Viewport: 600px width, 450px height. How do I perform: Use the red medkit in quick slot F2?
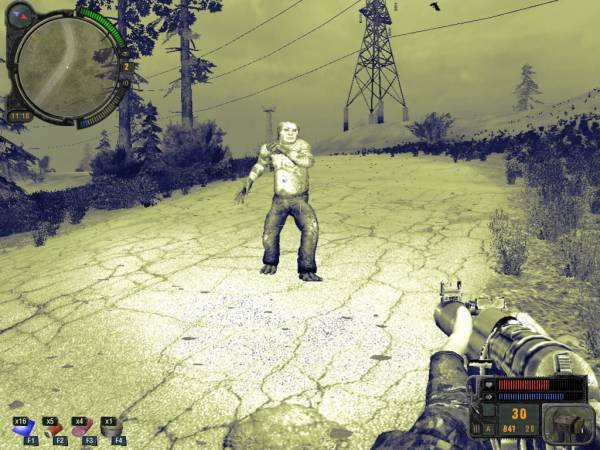[x=52, y=432]
